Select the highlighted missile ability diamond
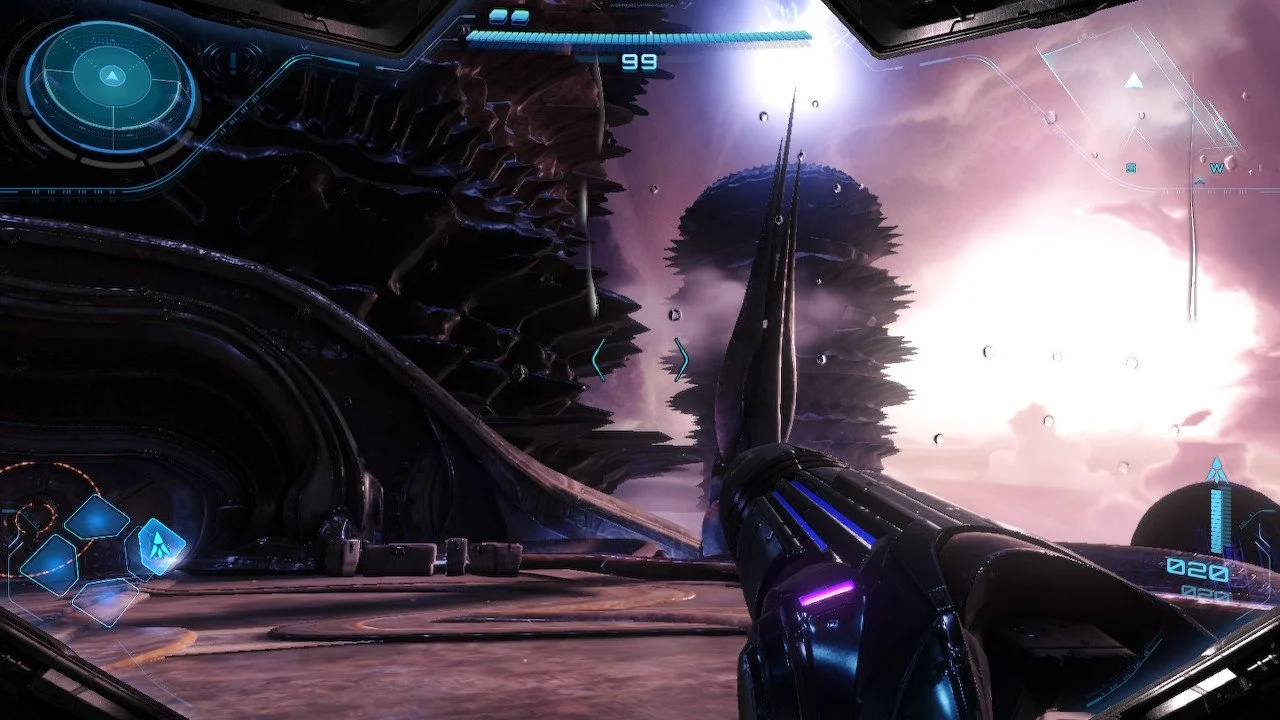This screenshot has height=720, width=1280. [x=160, y=545]
